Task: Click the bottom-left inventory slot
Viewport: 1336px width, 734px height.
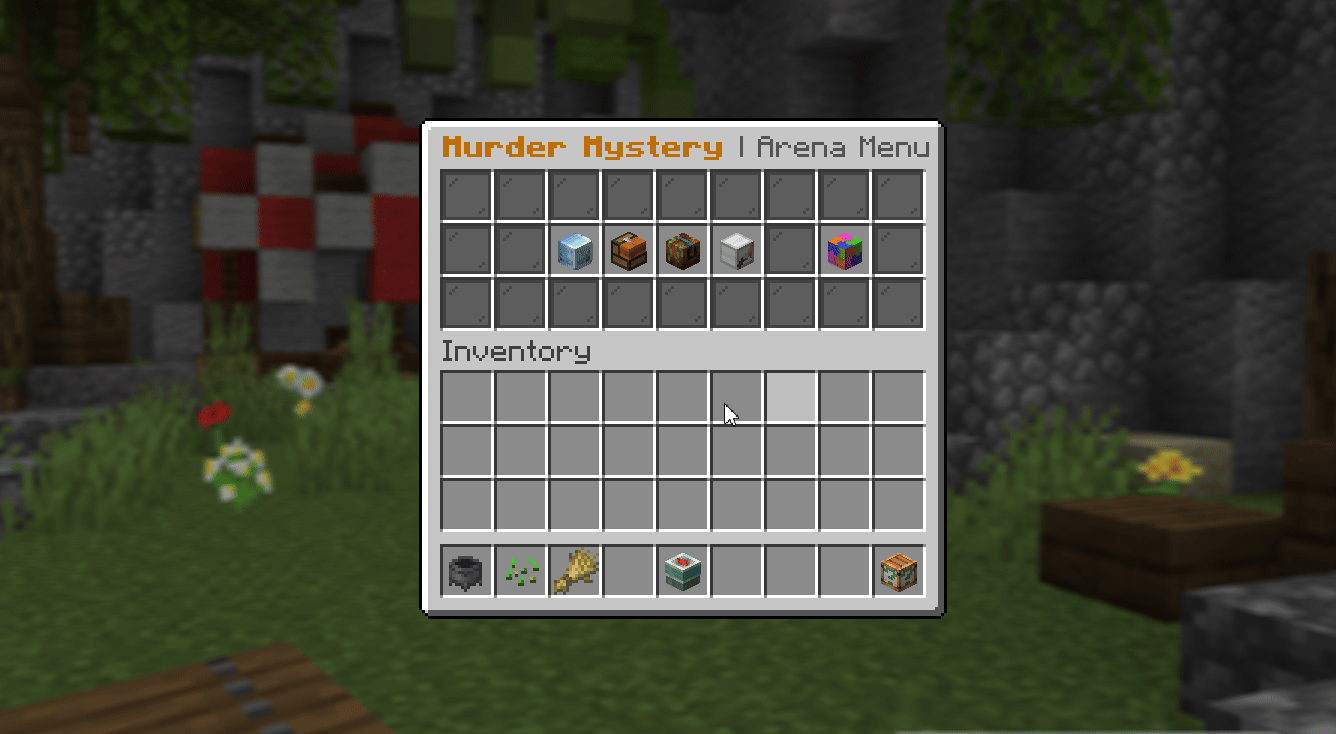Action: (x=465, y=506)
